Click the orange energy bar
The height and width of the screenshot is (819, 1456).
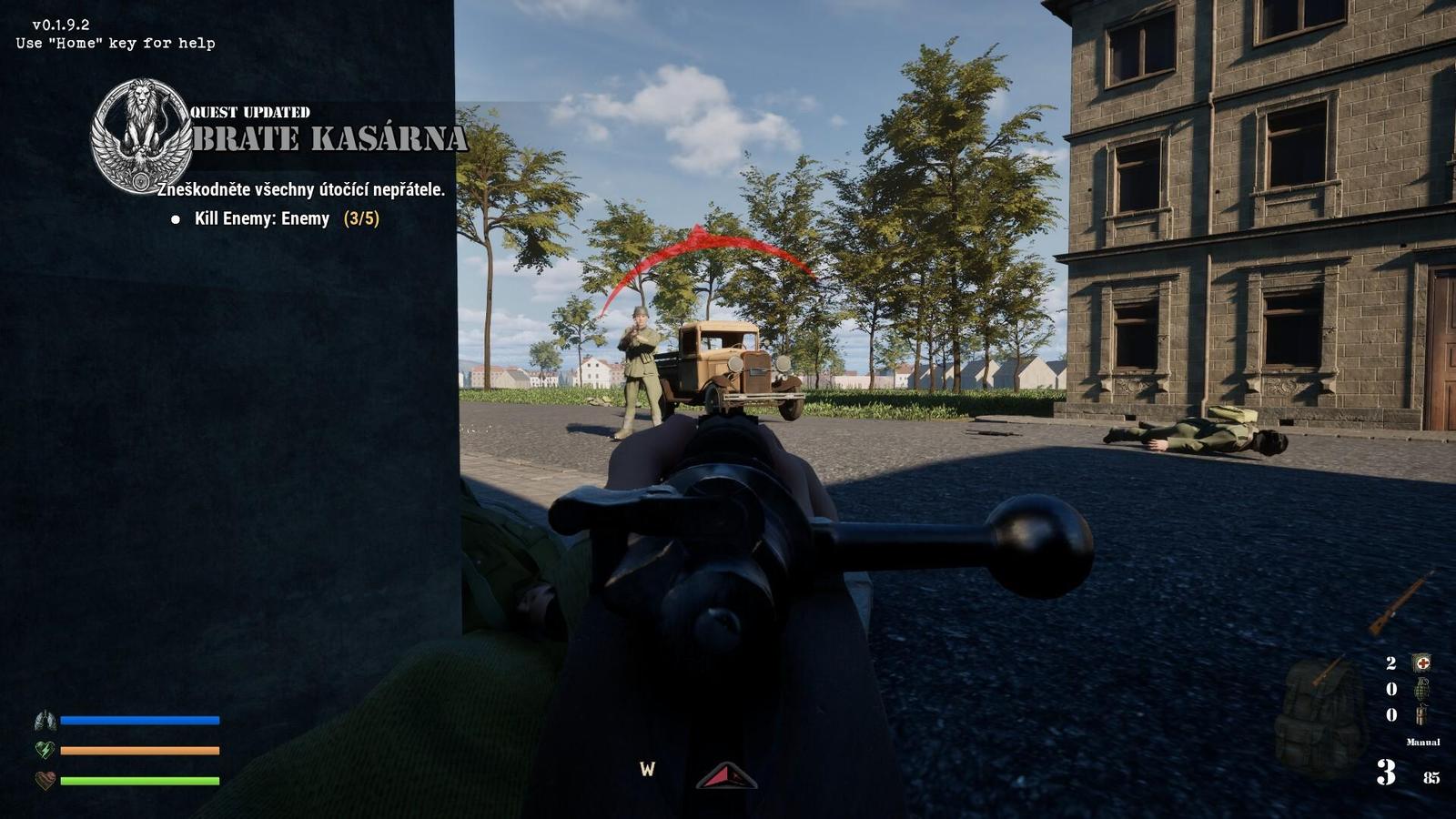pyautogui.click(x=138, y=751)
